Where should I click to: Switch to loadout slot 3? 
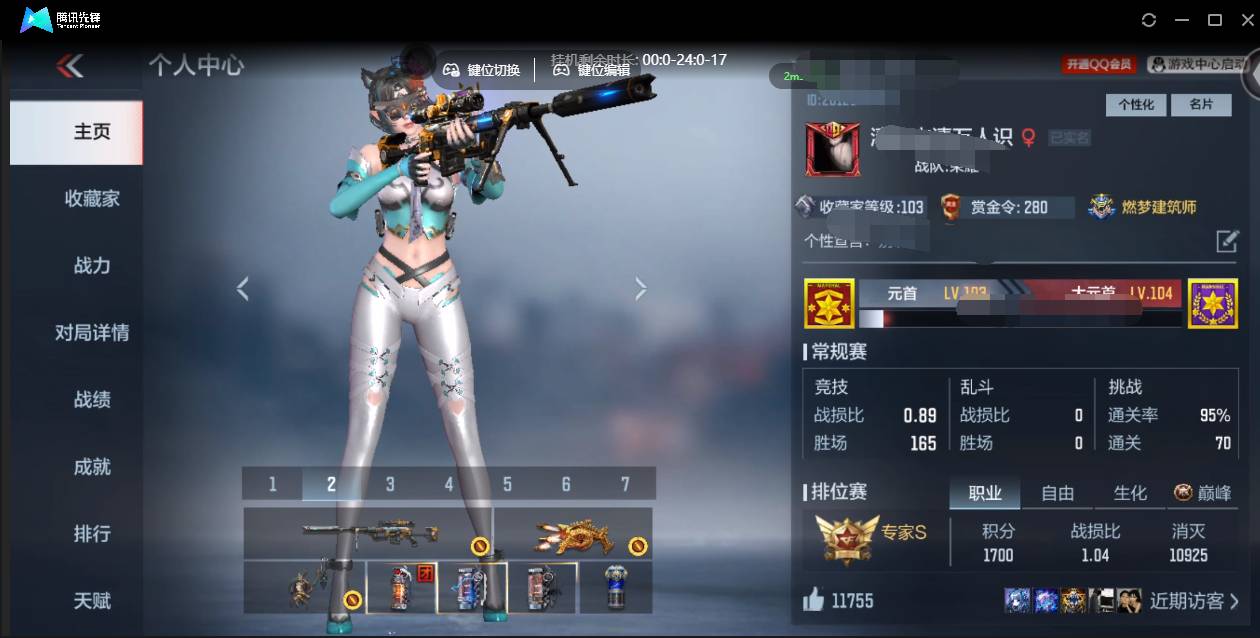(x=390, y=484)
